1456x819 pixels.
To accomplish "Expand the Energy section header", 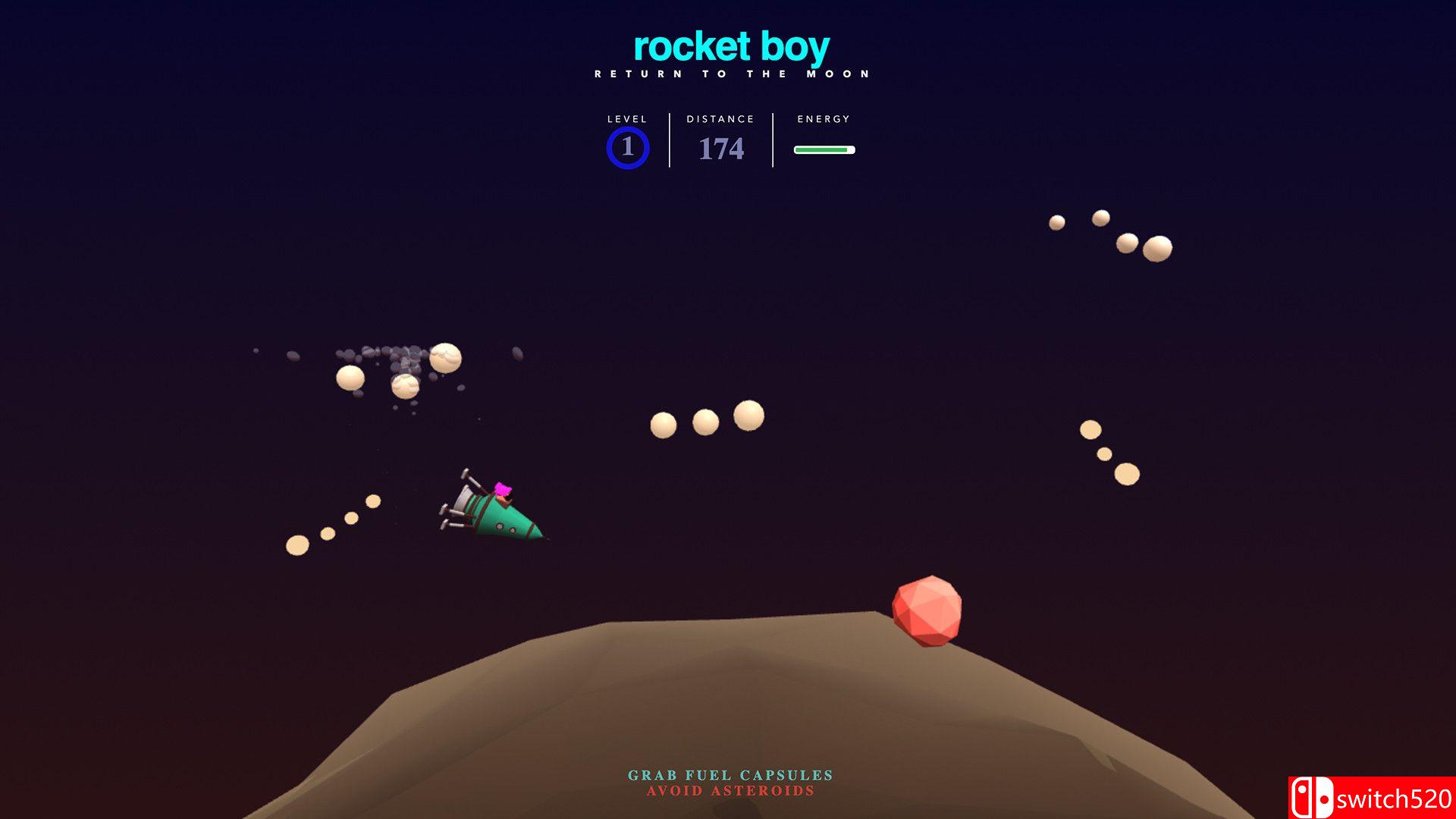I will [823, 119].
